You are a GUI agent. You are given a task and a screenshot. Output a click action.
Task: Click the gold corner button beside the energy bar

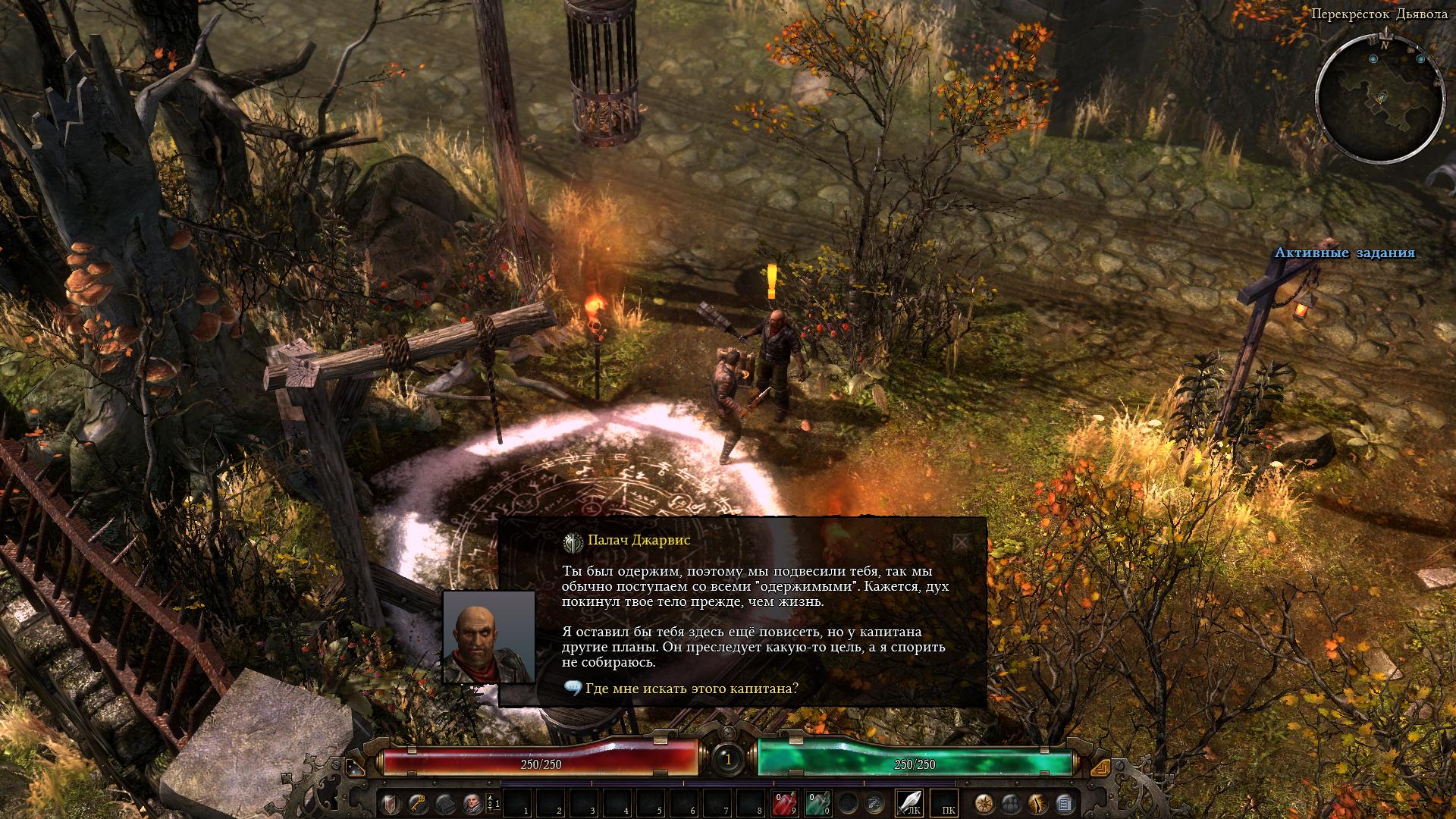(1101, 768)
